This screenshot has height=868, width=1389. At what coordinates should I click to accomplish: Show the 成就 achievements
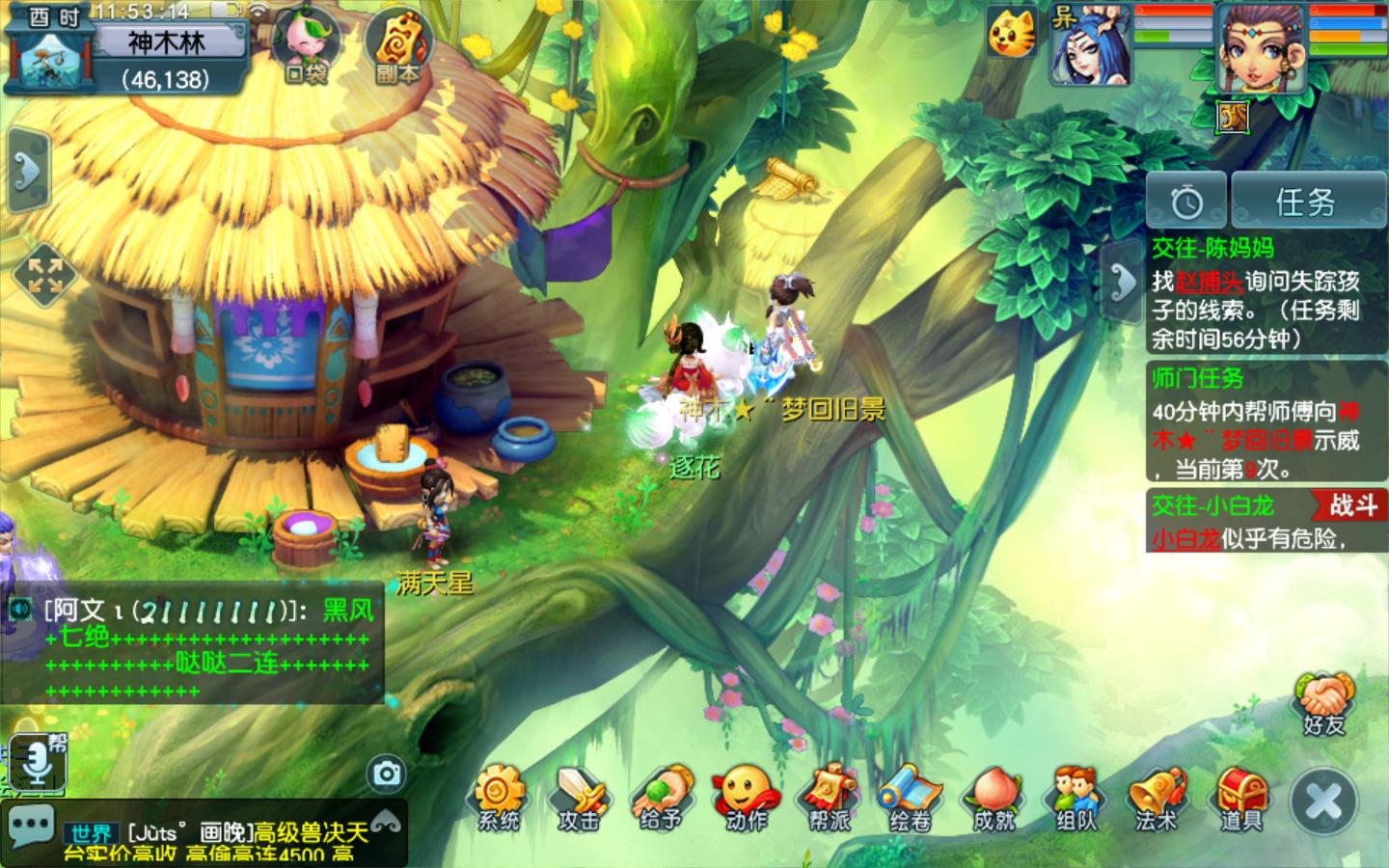[994, 799]
